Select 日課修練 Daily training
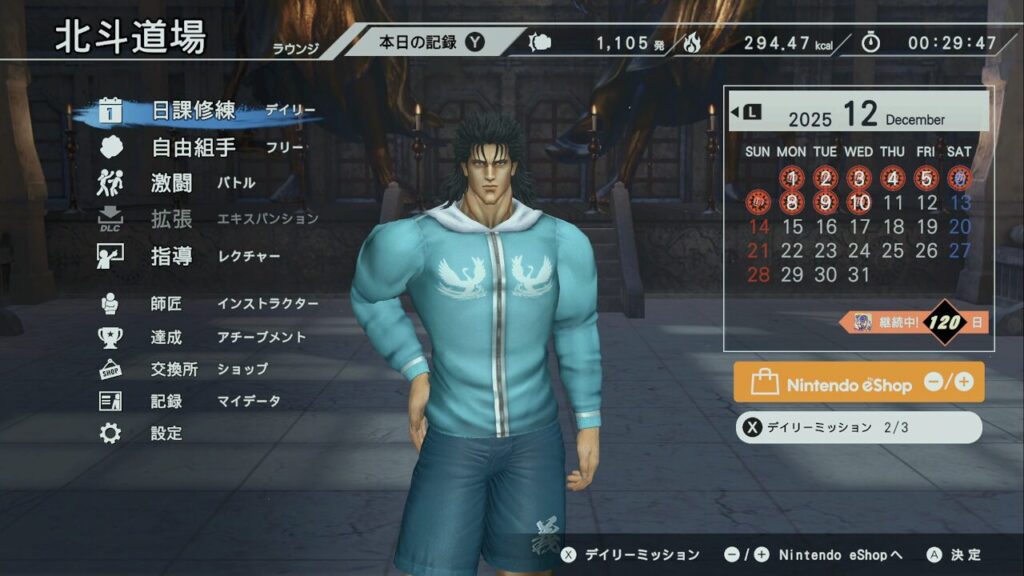 point(193,111)
